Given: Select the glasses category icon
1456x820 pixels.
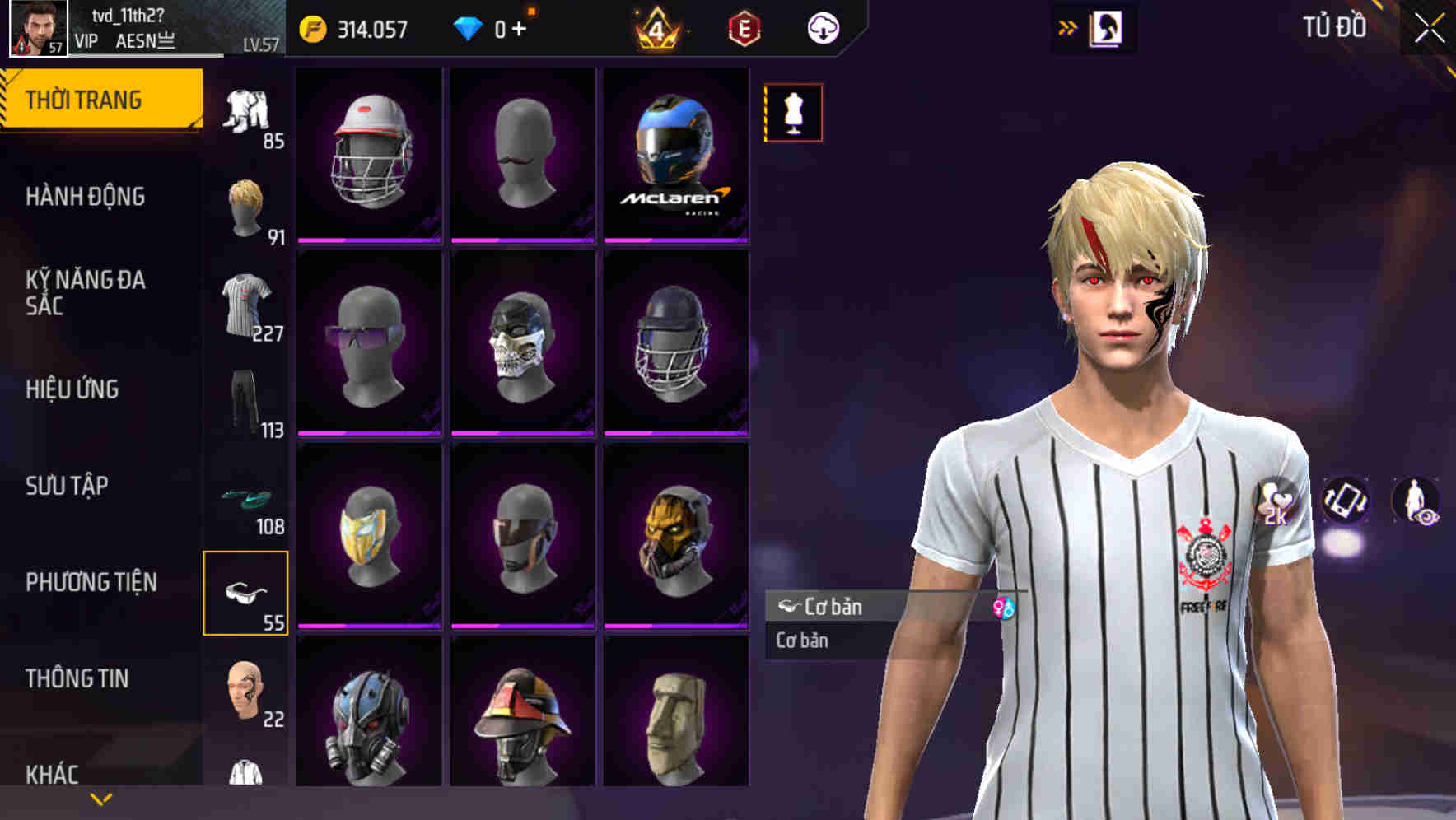Looking at the screenshot, I should [x=245, y=593].
